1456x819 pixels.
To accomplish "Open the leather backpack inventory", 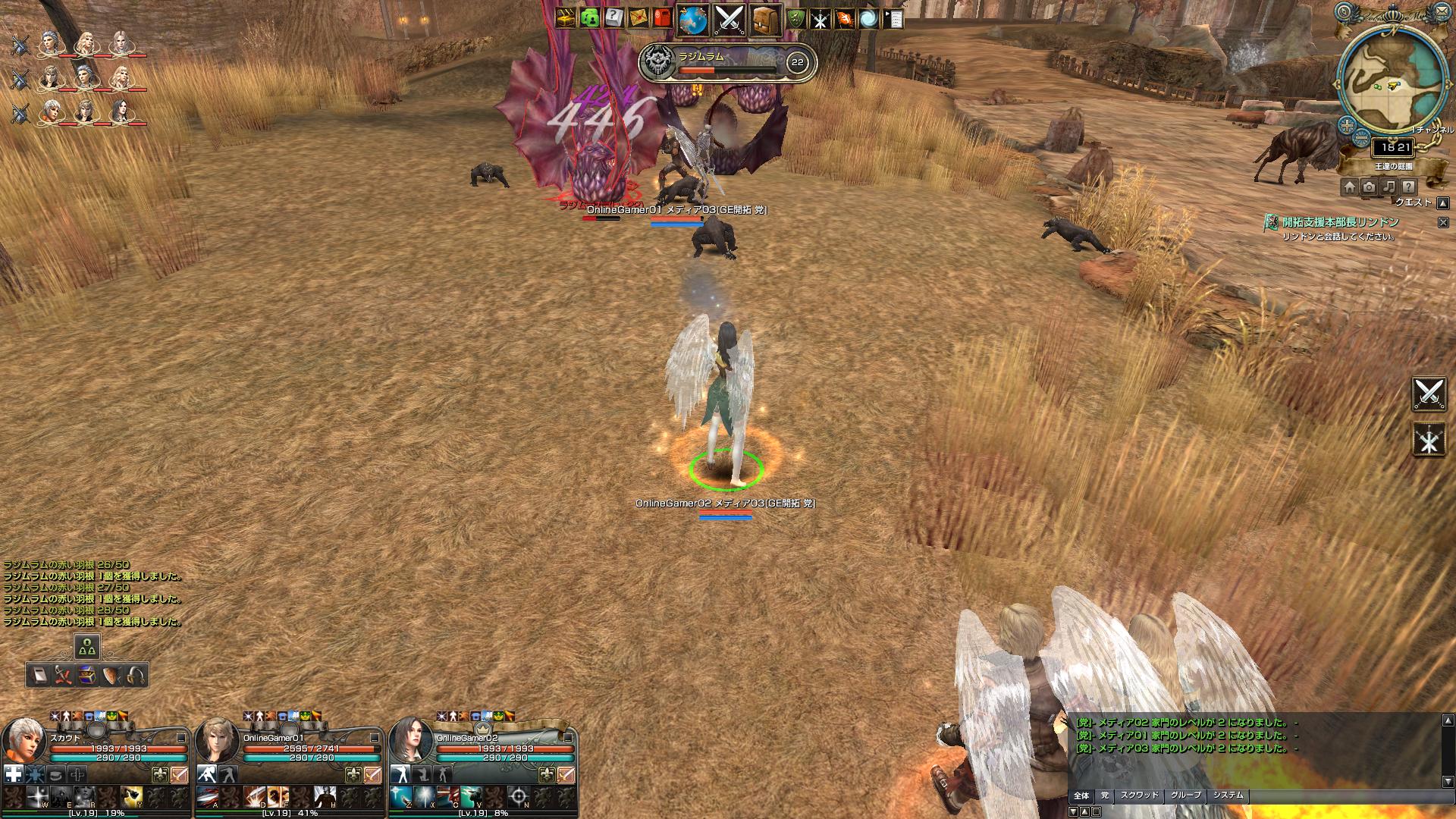I will (x=766, y=20).
